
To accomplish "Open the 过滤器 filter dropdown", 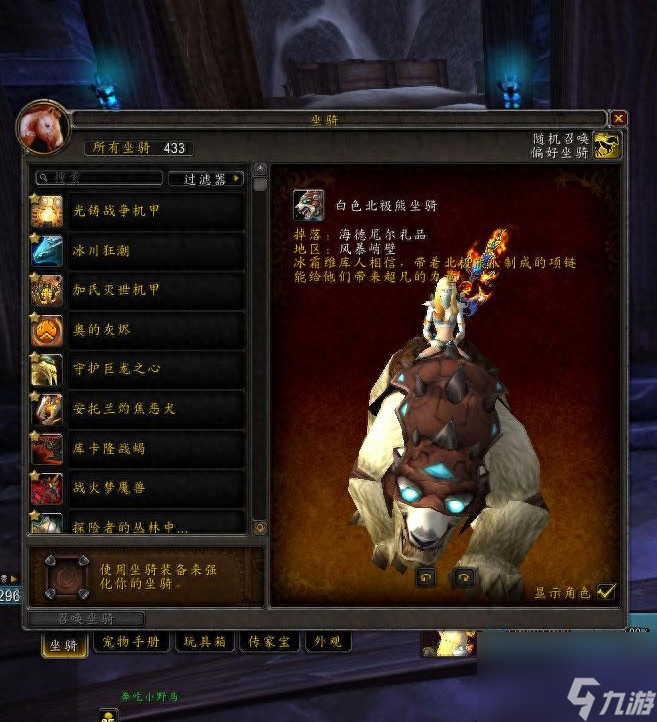I will (x=206, y=179).
